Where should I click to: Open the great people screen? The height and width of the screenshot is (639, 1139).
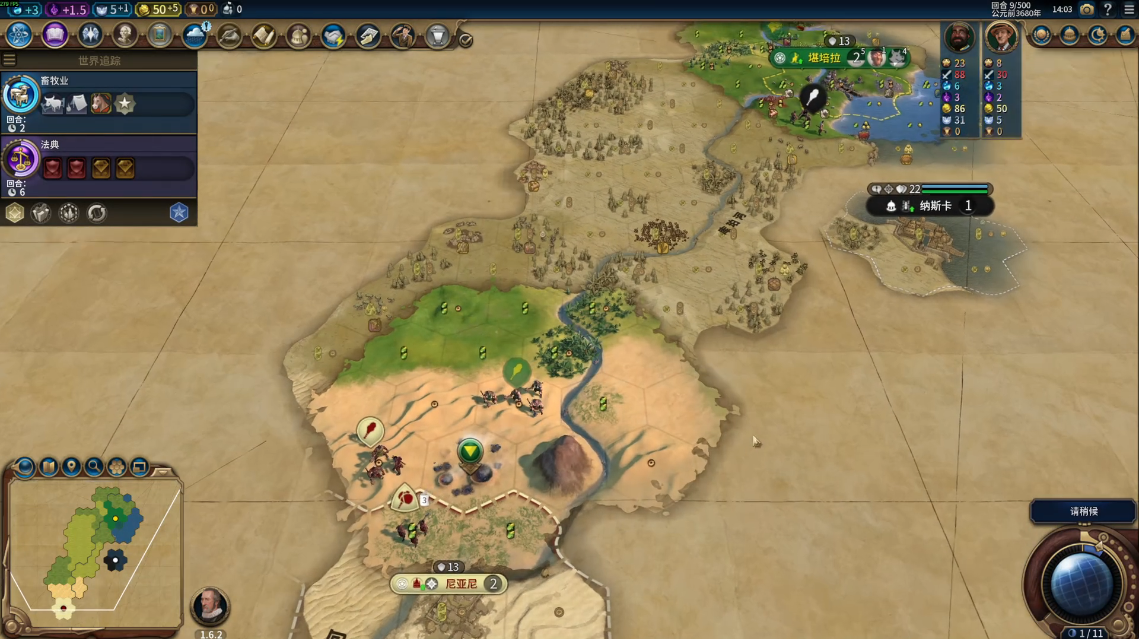[125, 36]
